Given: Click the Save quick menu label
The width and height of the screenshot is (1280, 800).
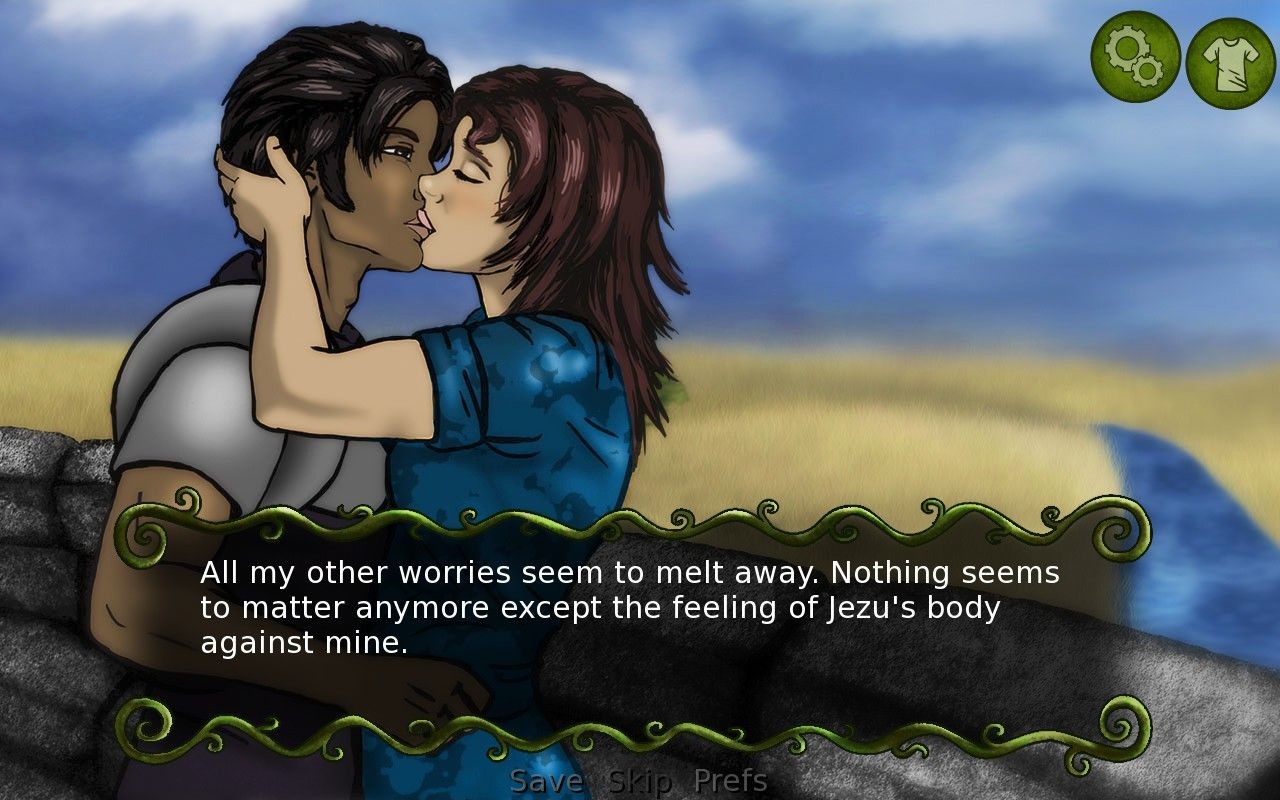Looking at the screenshot, I should [546, 779].
